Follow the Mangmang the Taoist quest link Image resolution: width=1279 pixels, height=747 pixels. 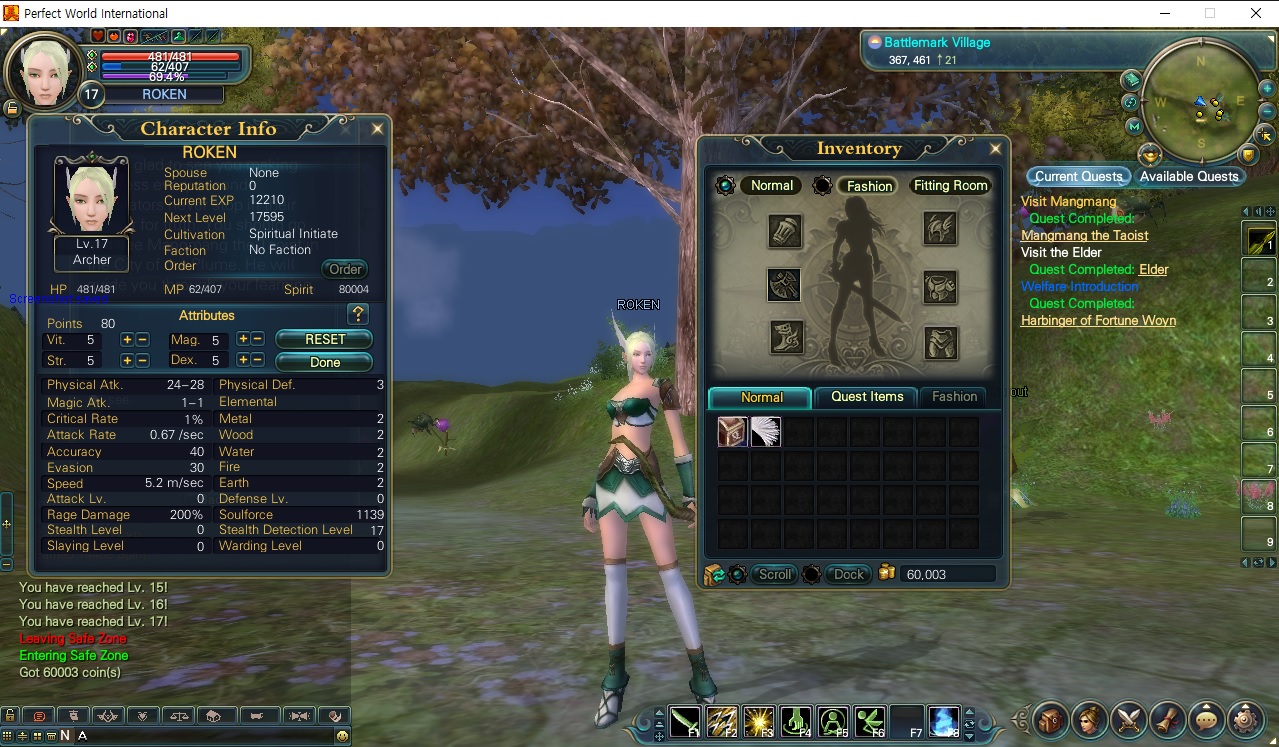(1084, 236)
